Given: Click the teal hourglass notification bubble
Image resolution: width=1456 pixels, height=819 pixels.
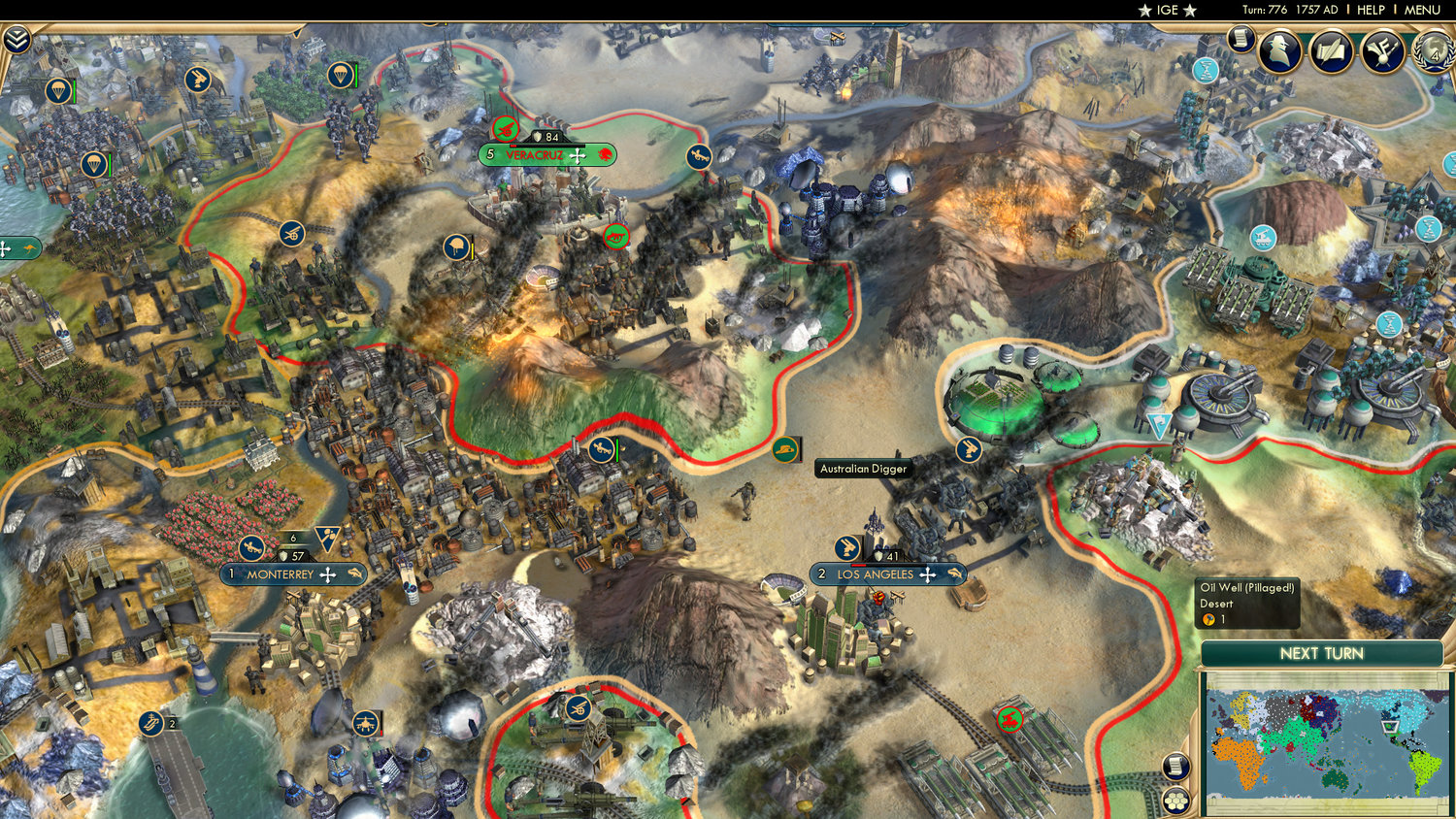Looking at the screenshot, I should (x=1204, y=68).
